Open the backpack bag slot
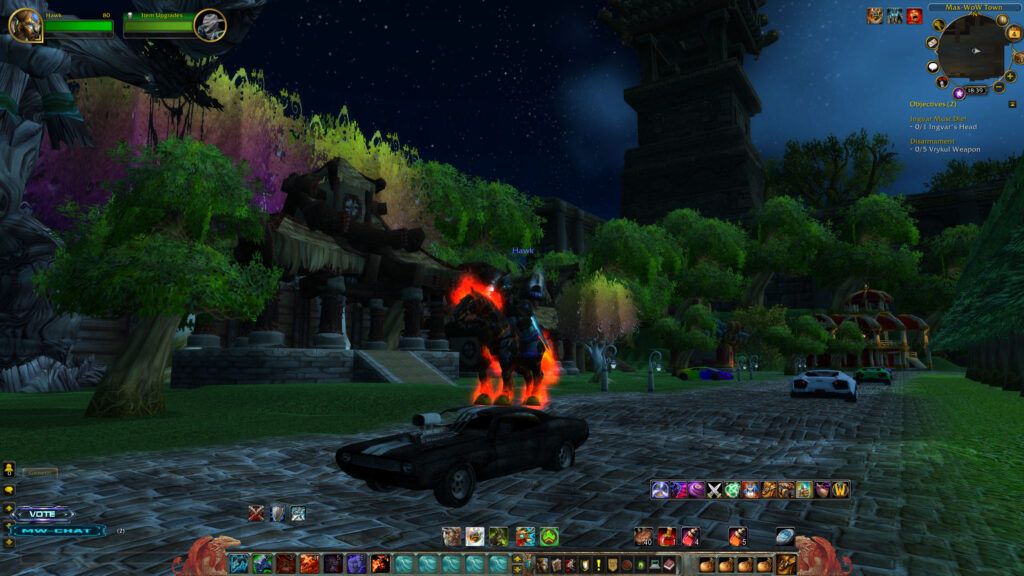This screenshot has height=576, width=1024. pos(786,564)
